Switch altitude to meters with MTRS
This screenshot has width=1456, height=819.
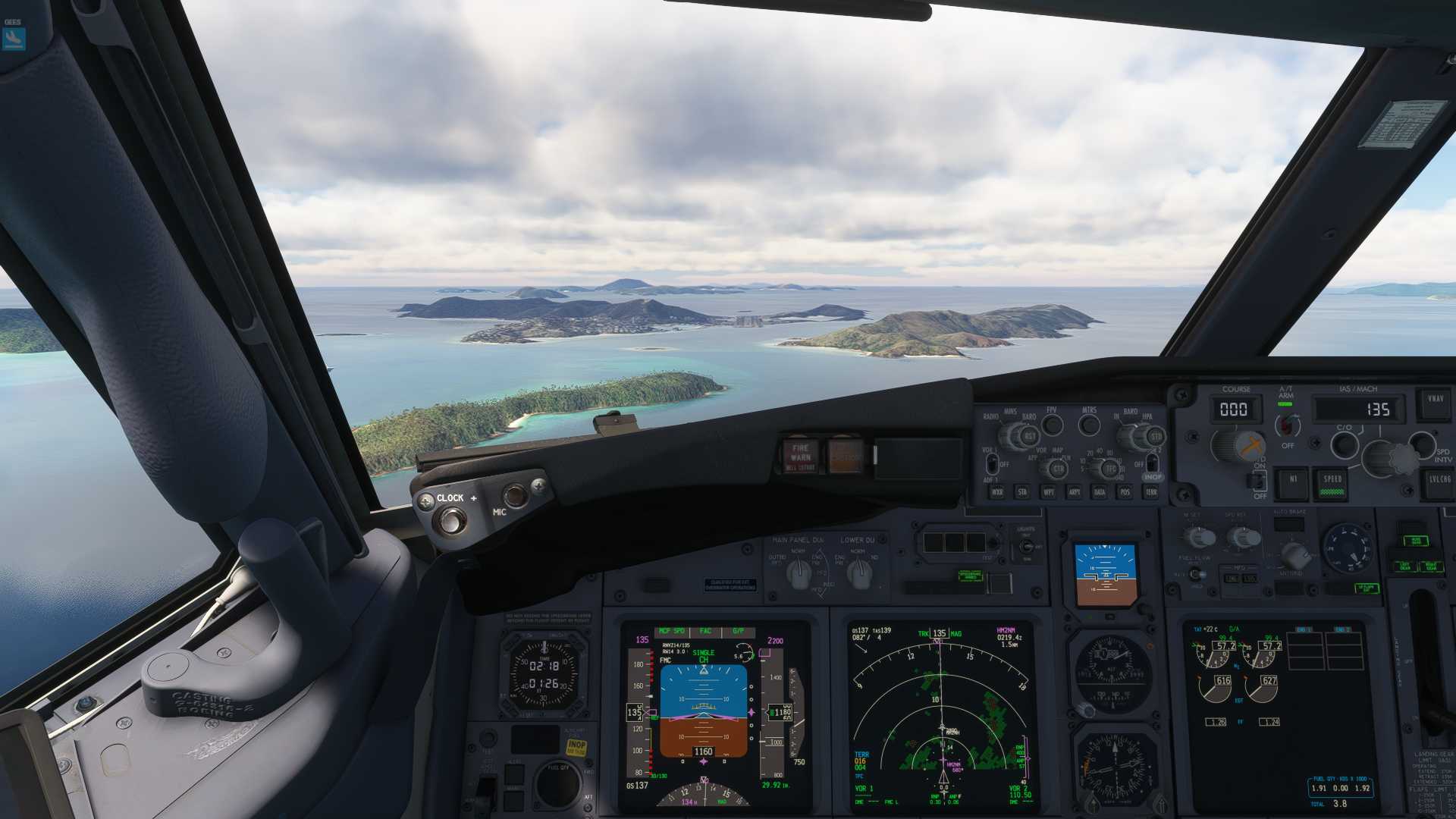click(x=1089, y=425)
